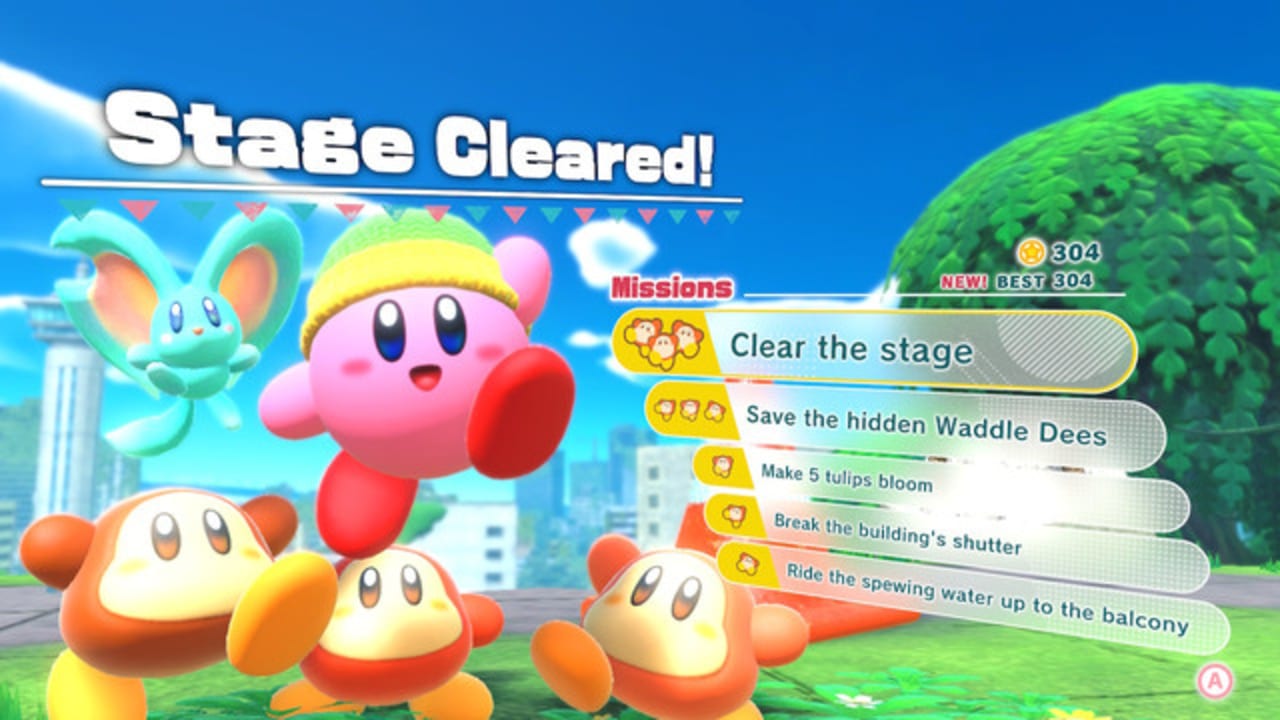The height and width of the screenshot is (720, 1280).
Task: Click the NEW! badge beside the best score
Action: point(965,281)
